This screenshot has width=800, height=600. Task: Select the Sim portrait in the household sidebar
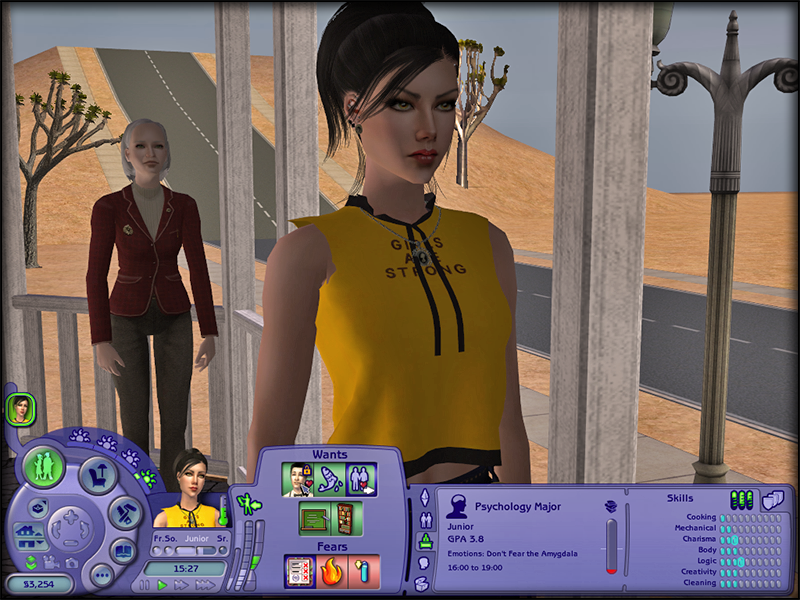pyautogui.click(x=20, y=408)
